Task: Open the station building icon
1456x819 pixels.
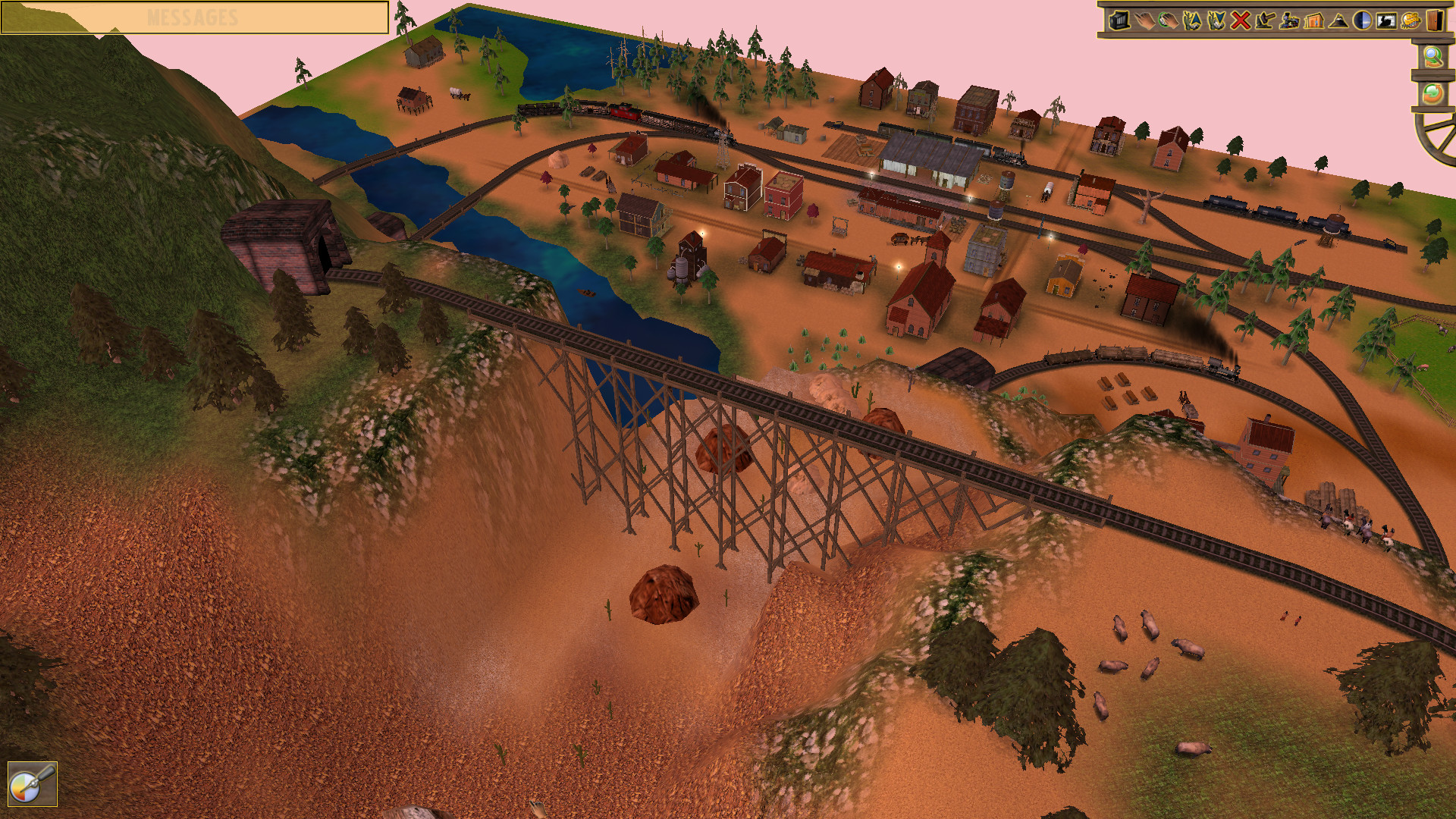Action: pyautogui.click(x=1314, y=21)
